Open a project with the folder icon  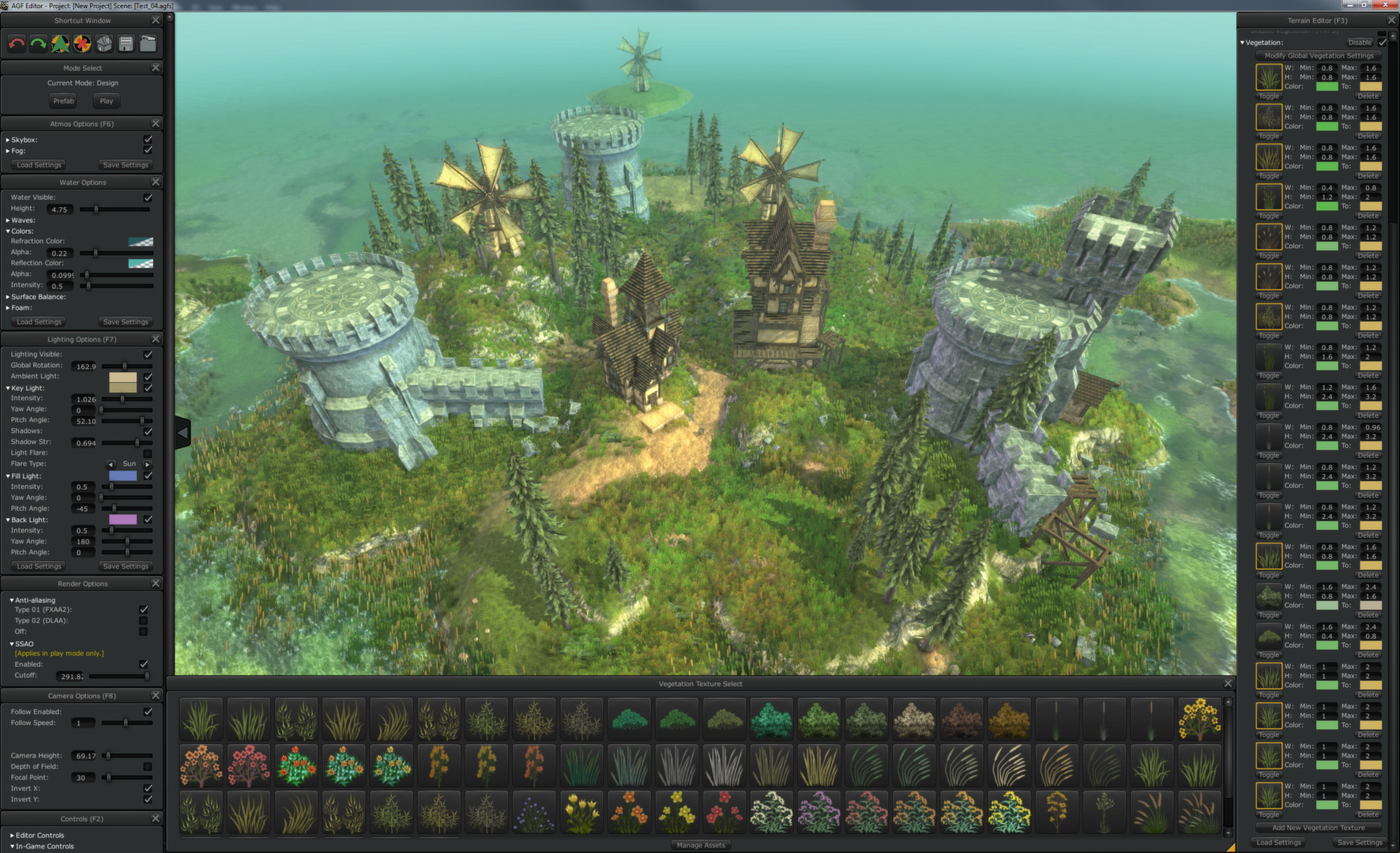(148, 43)
